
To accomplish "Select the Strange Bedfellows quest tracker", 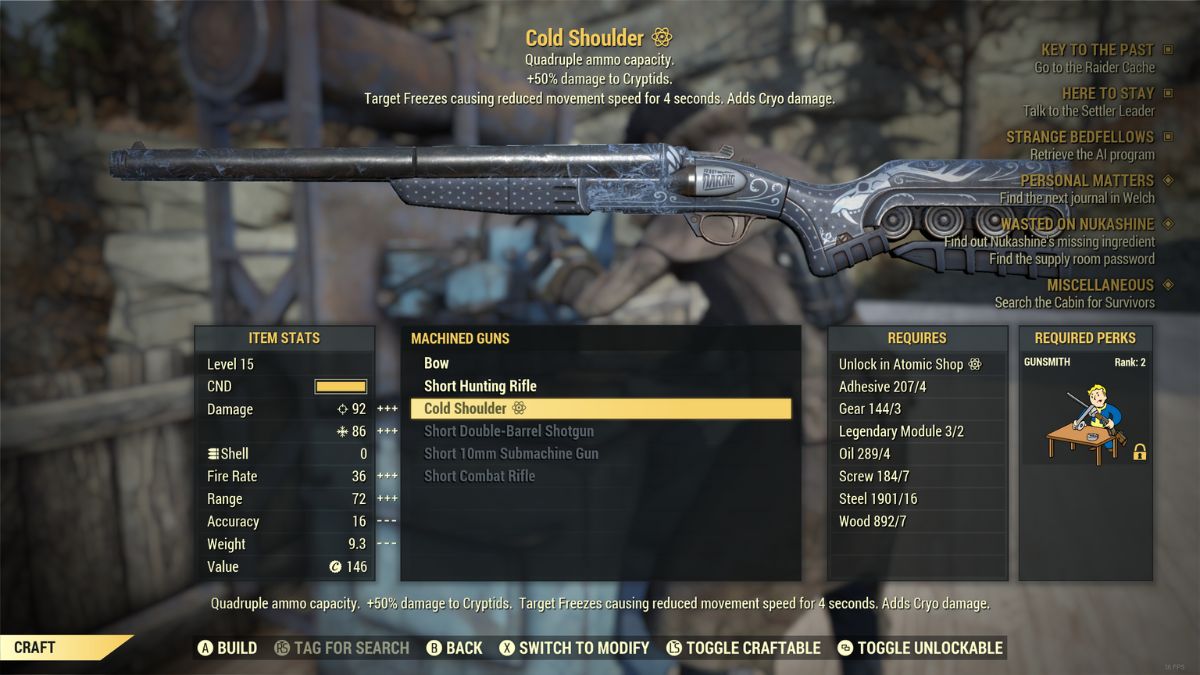I will point(1079,137).
